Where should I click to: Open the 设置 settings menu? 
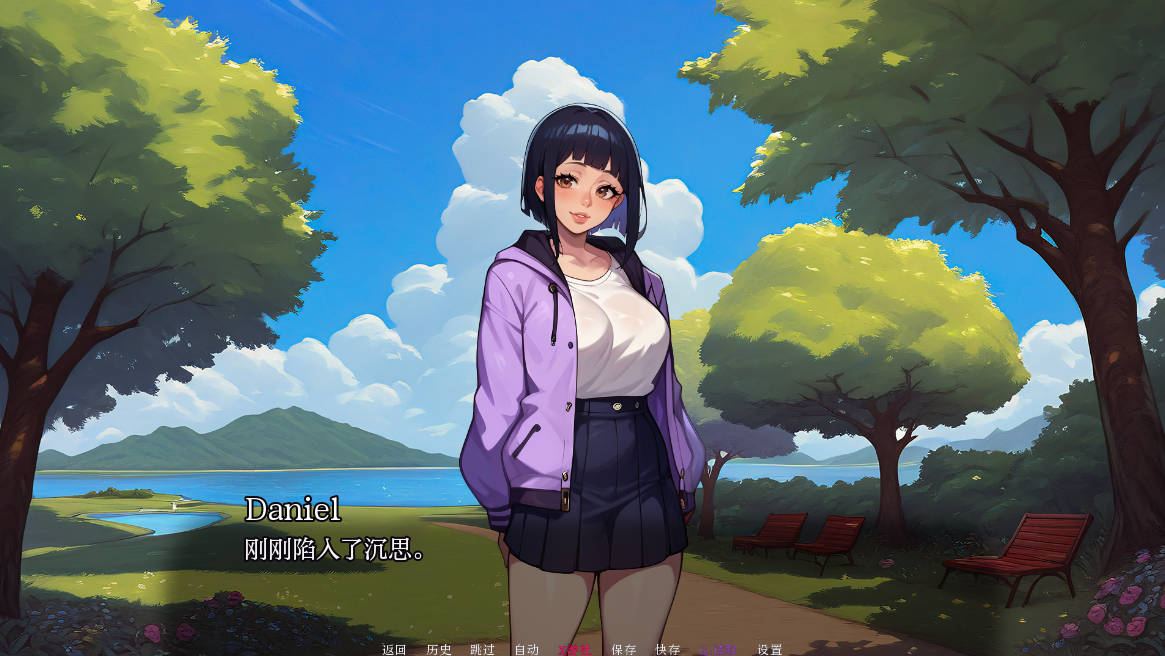(770, 649)
